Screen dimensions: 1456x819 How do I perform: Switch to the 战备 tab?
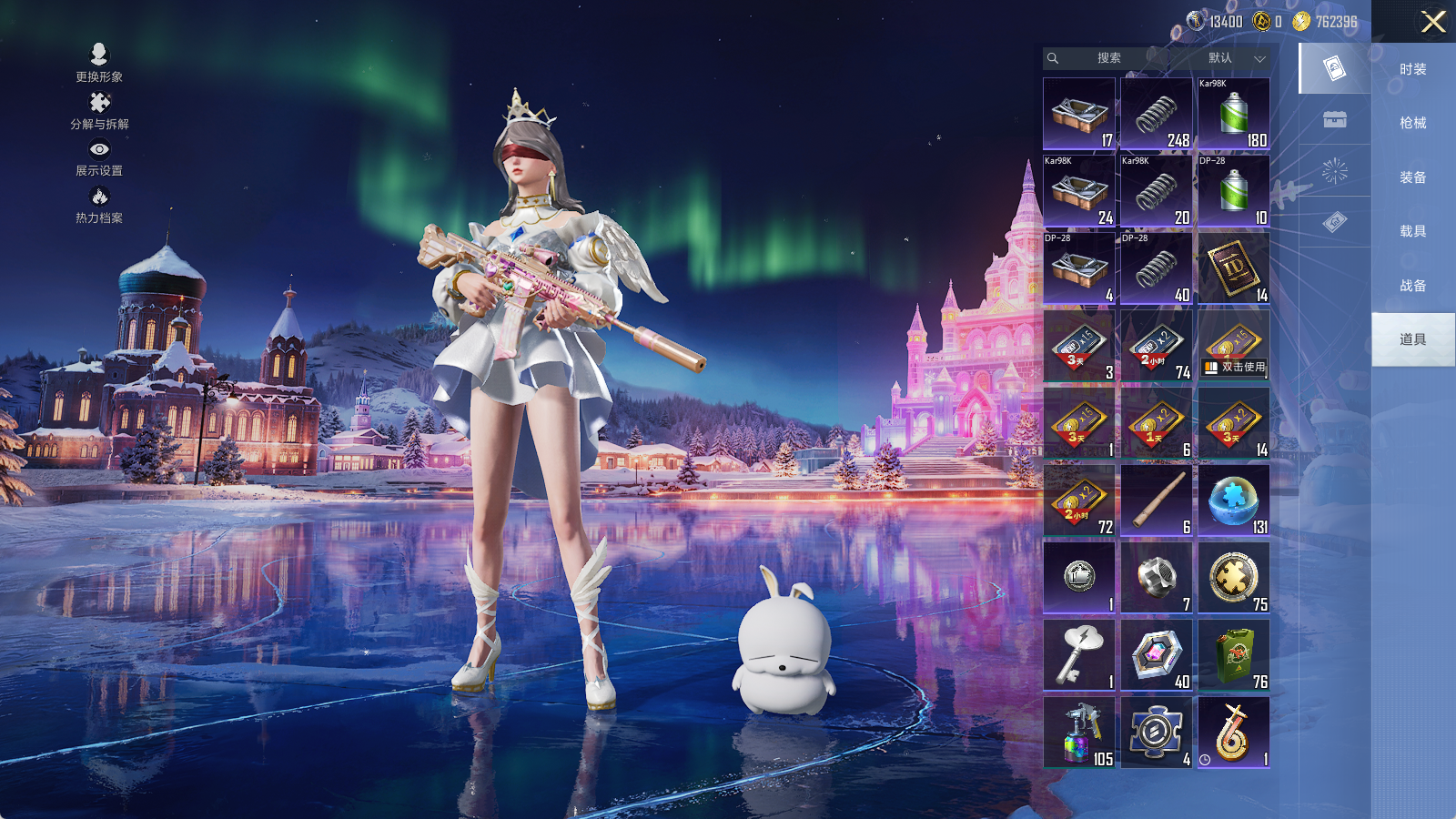point(1412,286)
